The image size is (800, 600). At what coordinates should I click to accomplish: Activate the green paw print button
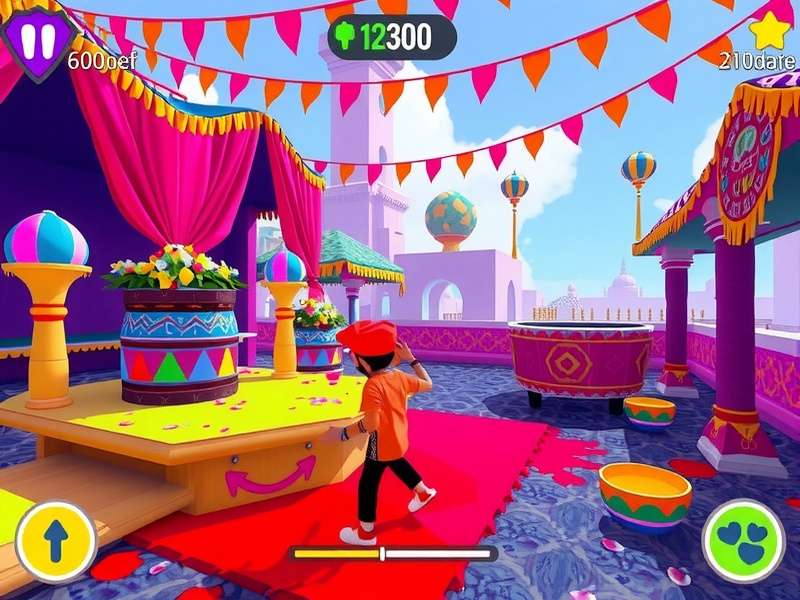[744, 540]
